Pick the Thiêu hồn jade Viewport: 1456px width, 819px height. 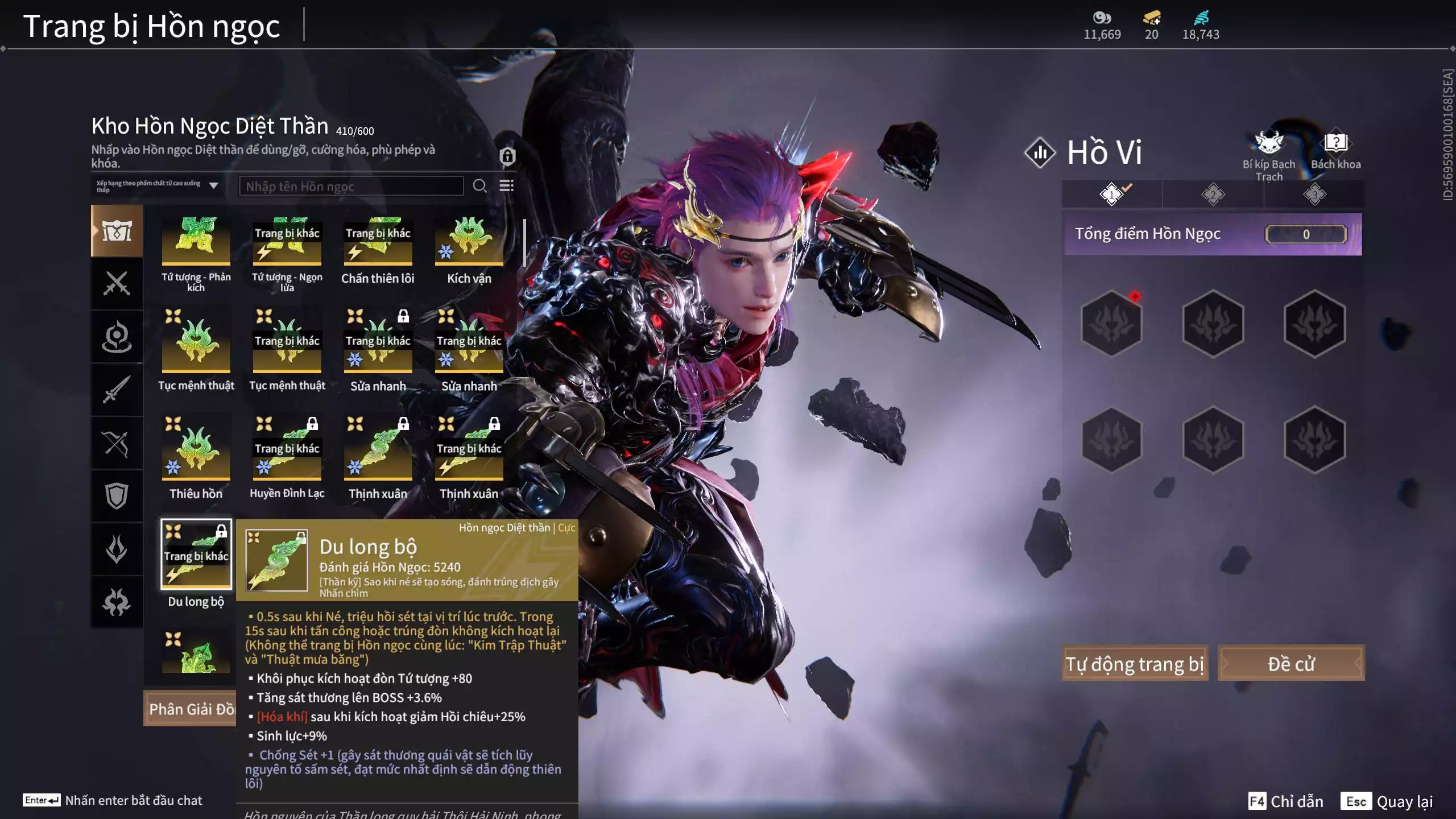196,450
